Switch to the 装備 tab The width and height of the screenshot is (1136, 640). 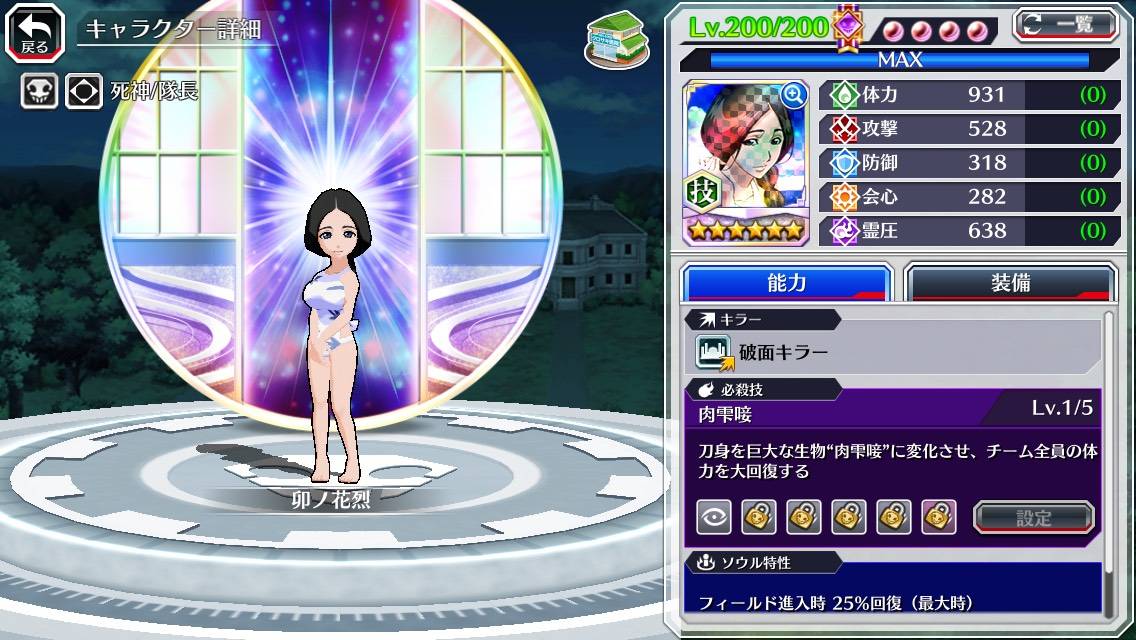click(x=1010, y=283)
